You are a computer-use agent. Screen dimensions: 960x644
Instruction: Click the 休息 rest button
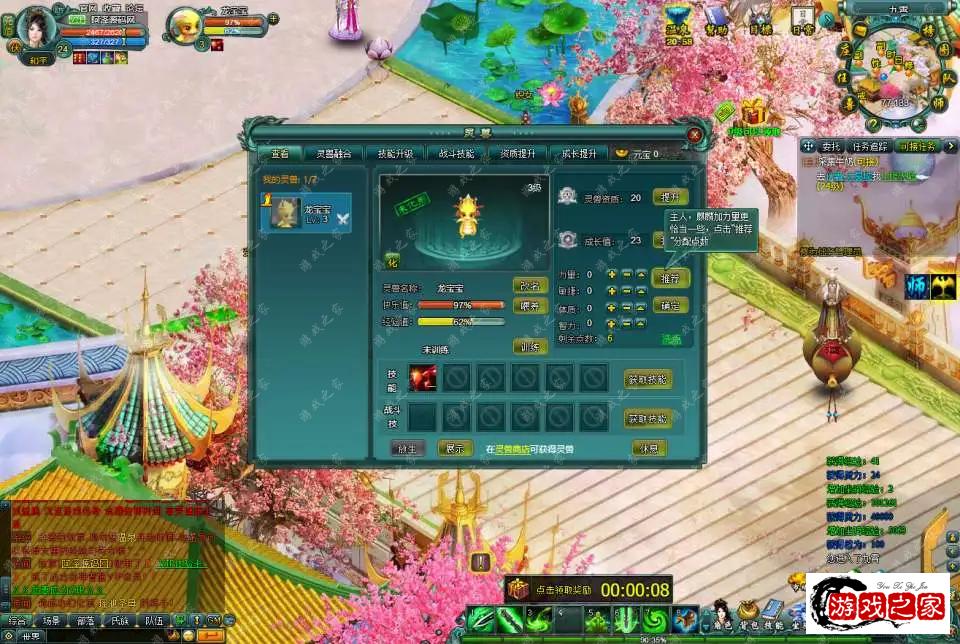(649, 448)
